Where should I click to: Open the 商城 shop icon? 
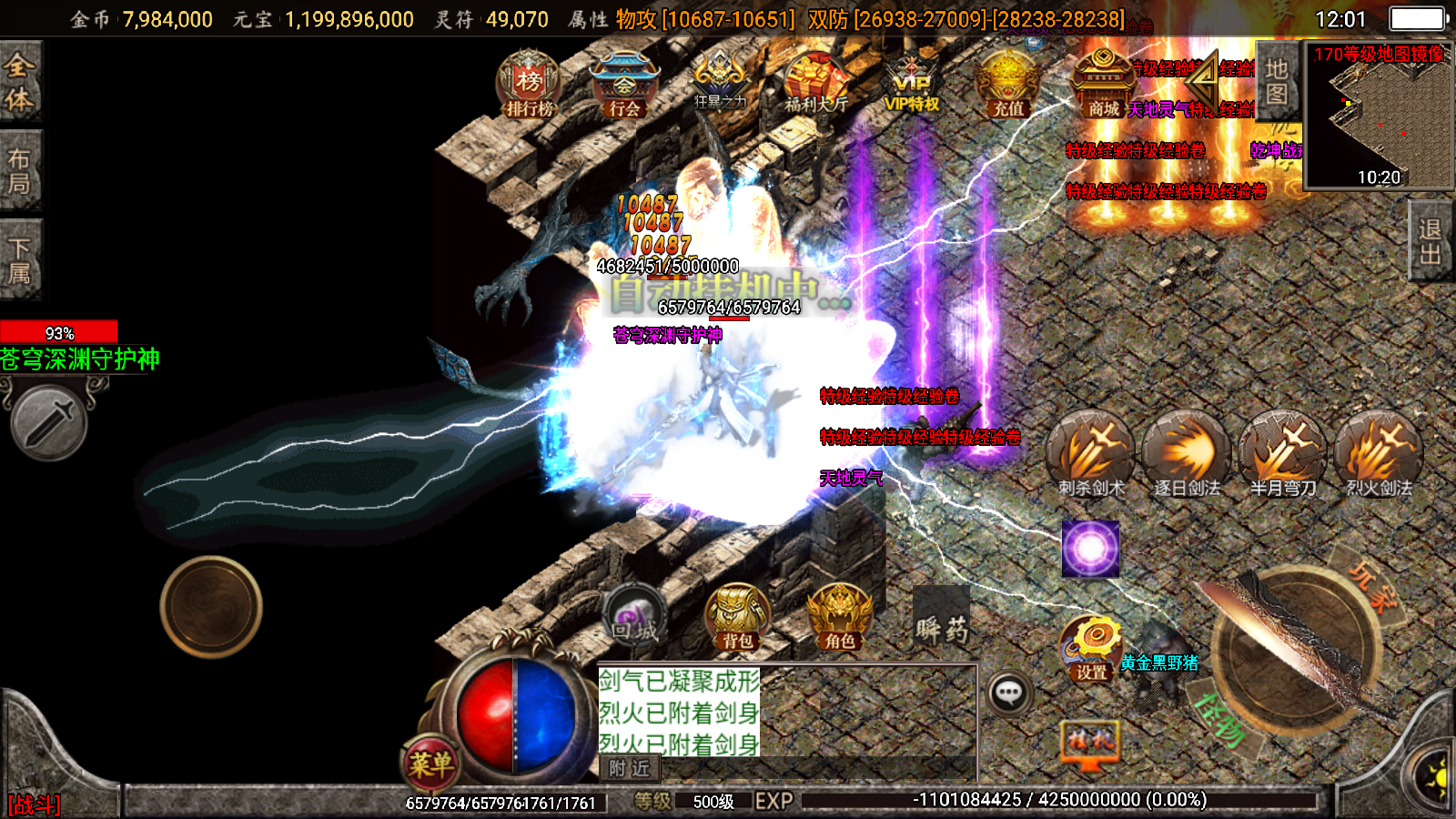(1103, 85)
